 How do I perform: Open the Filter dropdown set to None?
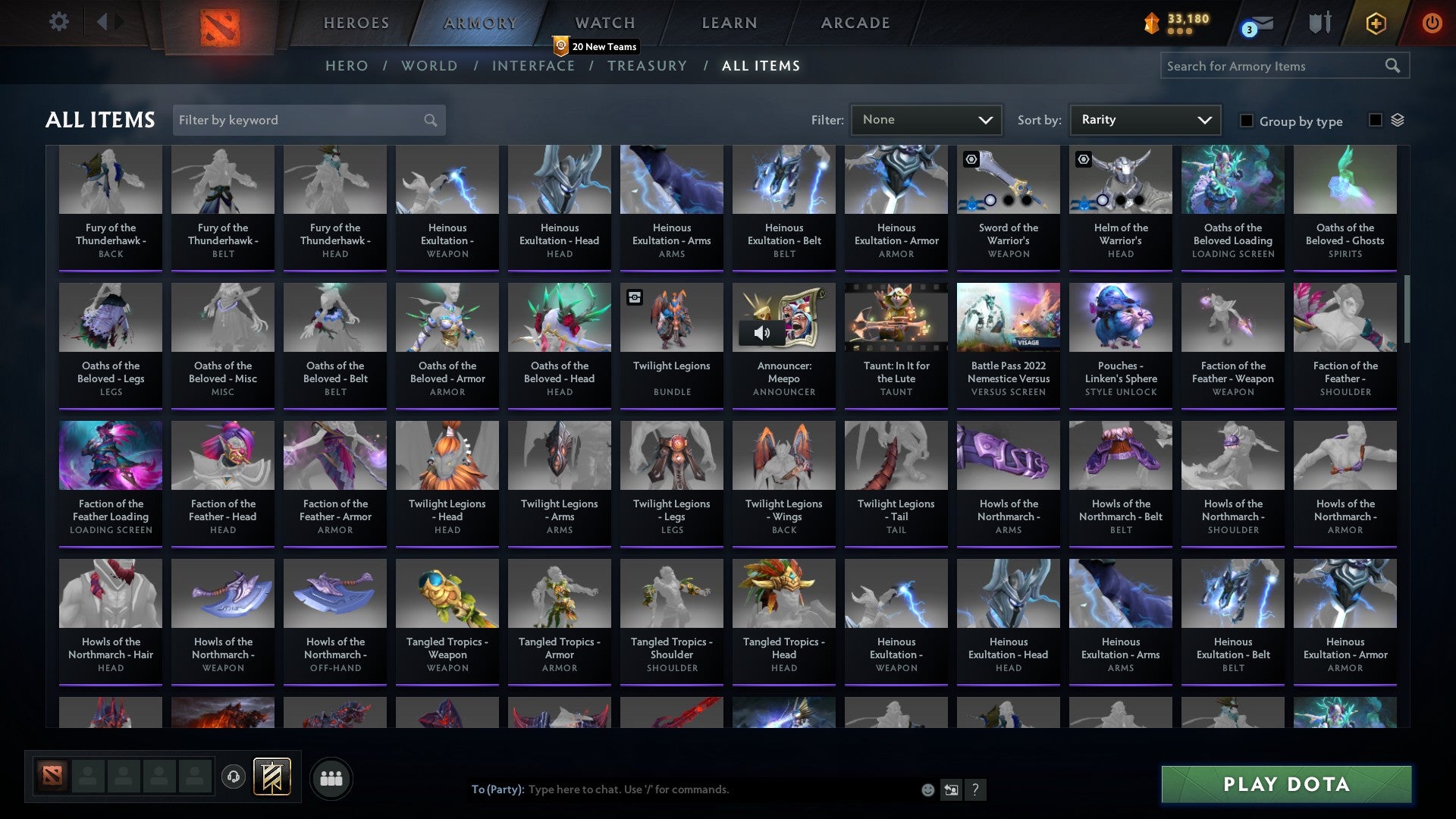[x=926, y=120]
